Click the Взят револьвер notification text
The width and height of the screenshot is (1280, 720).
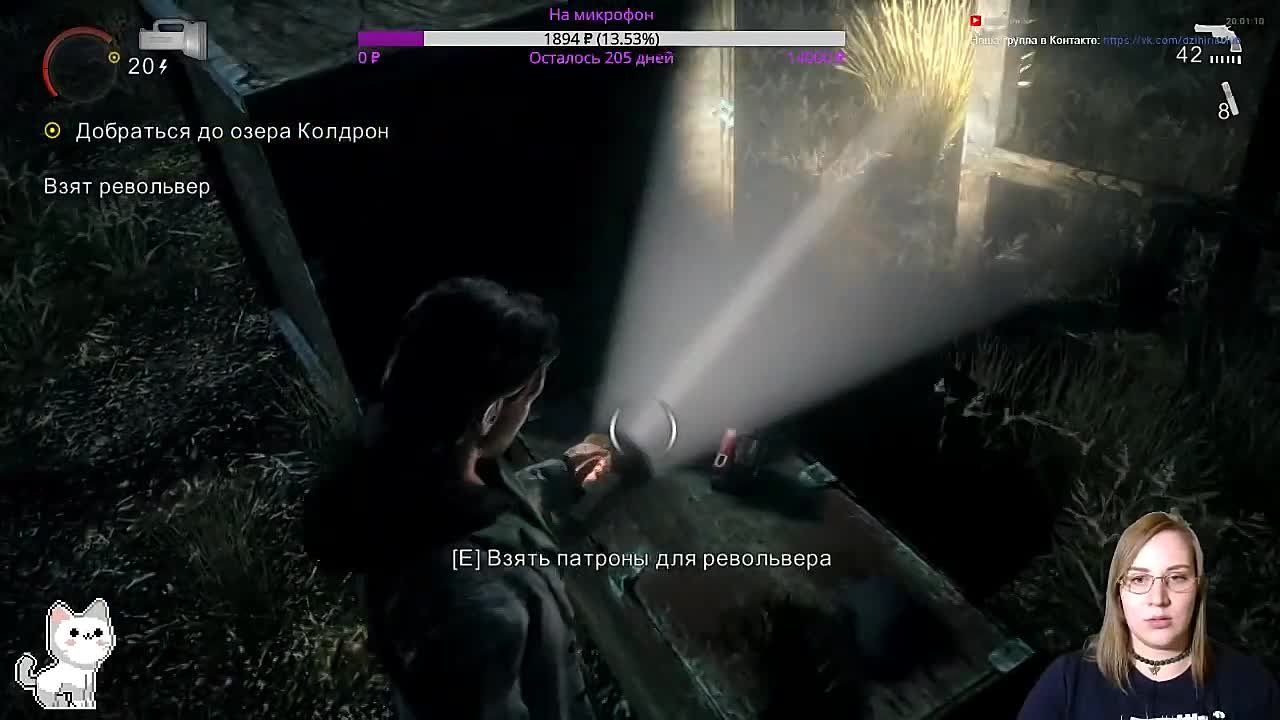coord(126,186)
